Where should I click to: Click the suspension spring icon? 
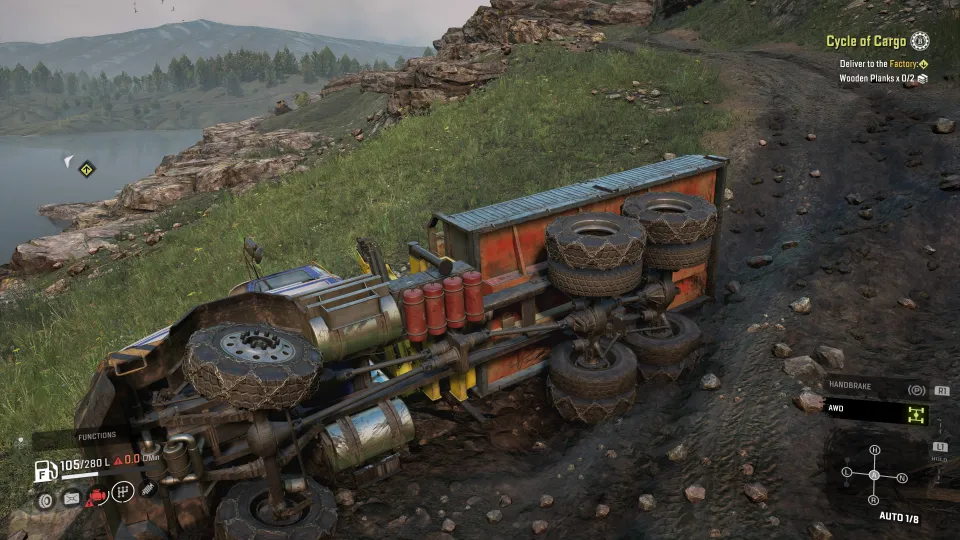(x=147, y=490)
